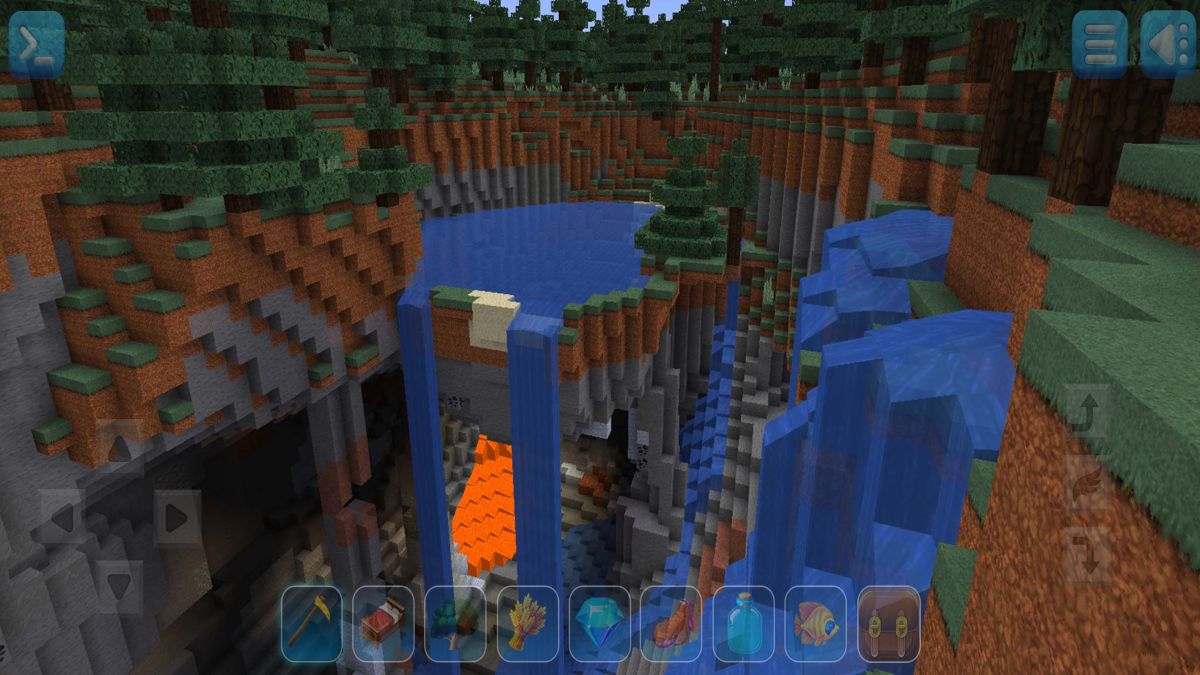Select the tree sapling slot

click(455, 624)
